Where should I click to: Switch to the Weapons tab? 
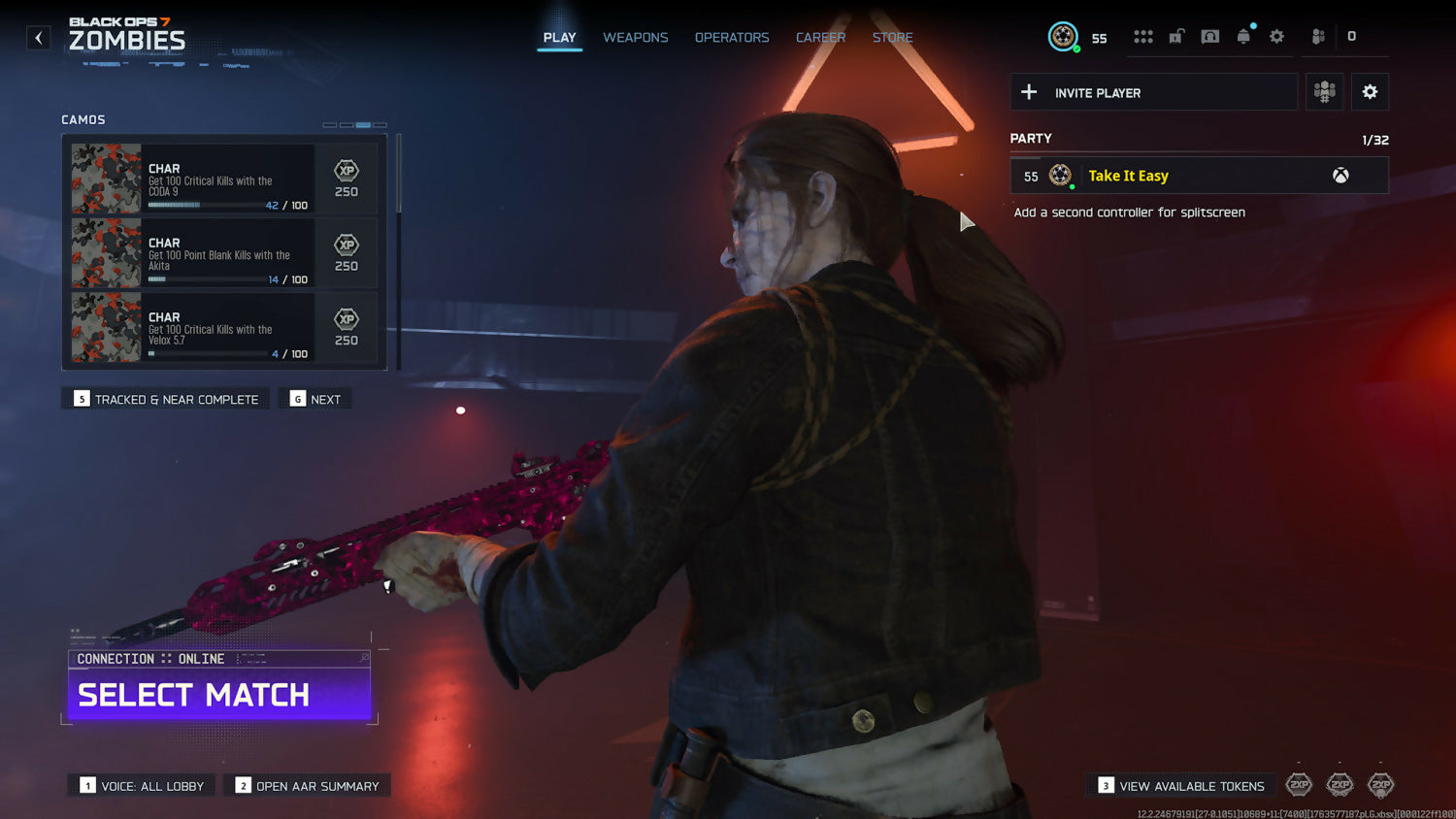(635, 38)
